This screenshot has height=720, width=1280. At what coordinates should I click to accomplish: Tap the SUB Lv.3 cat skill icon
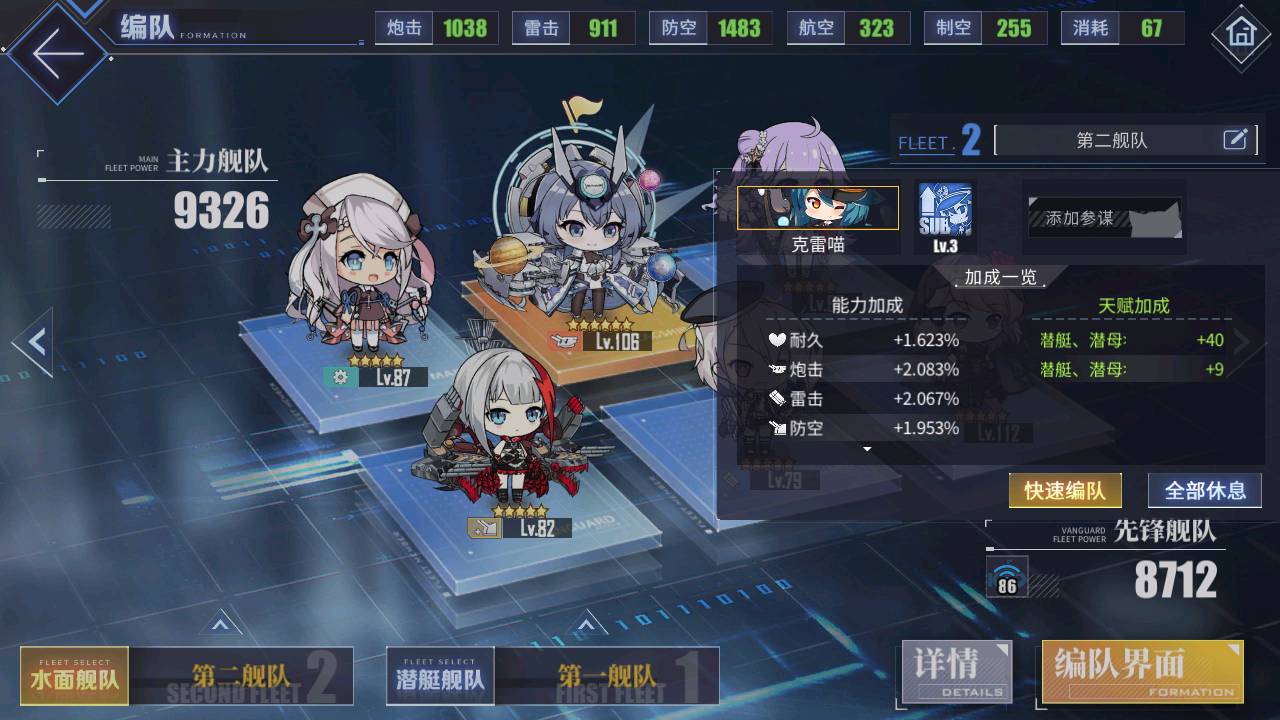tap(944, 212)
